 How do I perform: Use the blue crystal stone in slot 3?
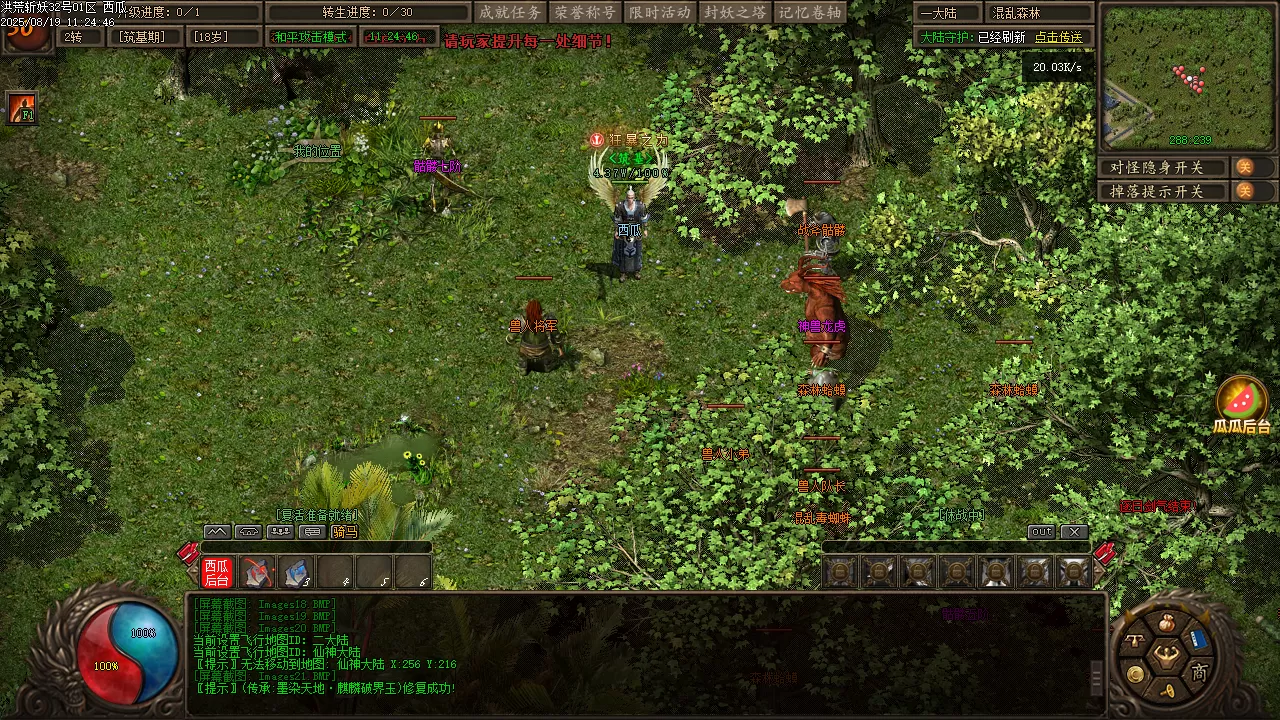(x=296, y=572)
